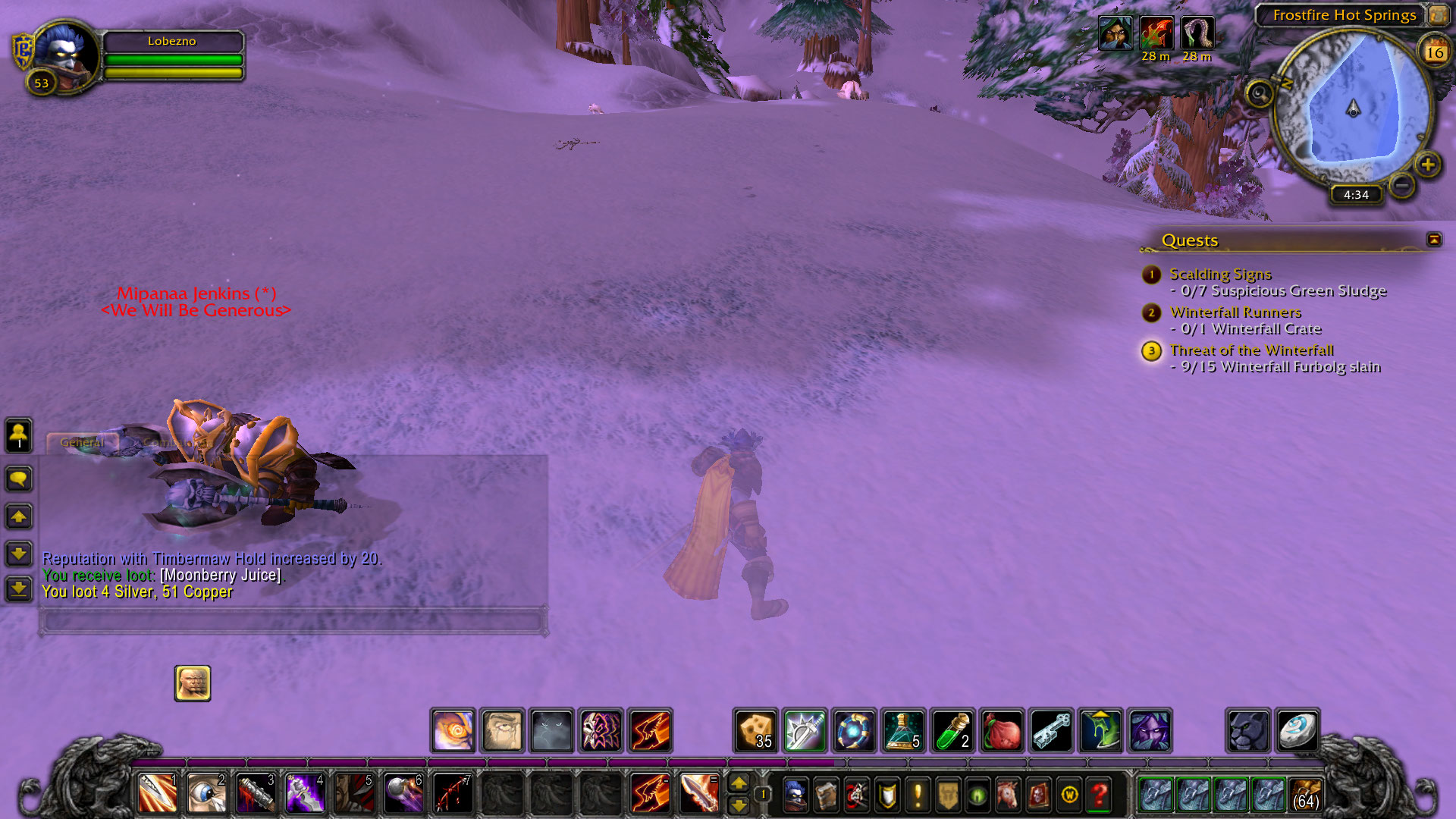Zoom in on the minimap
Viewport: 1456px width, 819px height.
(x=1427, y=165)
